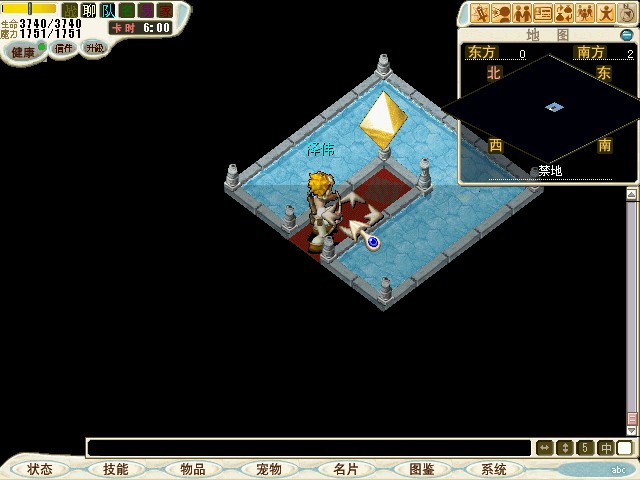Click the 升級 level-up button
The image size is (640, 480).
(94, 48)
